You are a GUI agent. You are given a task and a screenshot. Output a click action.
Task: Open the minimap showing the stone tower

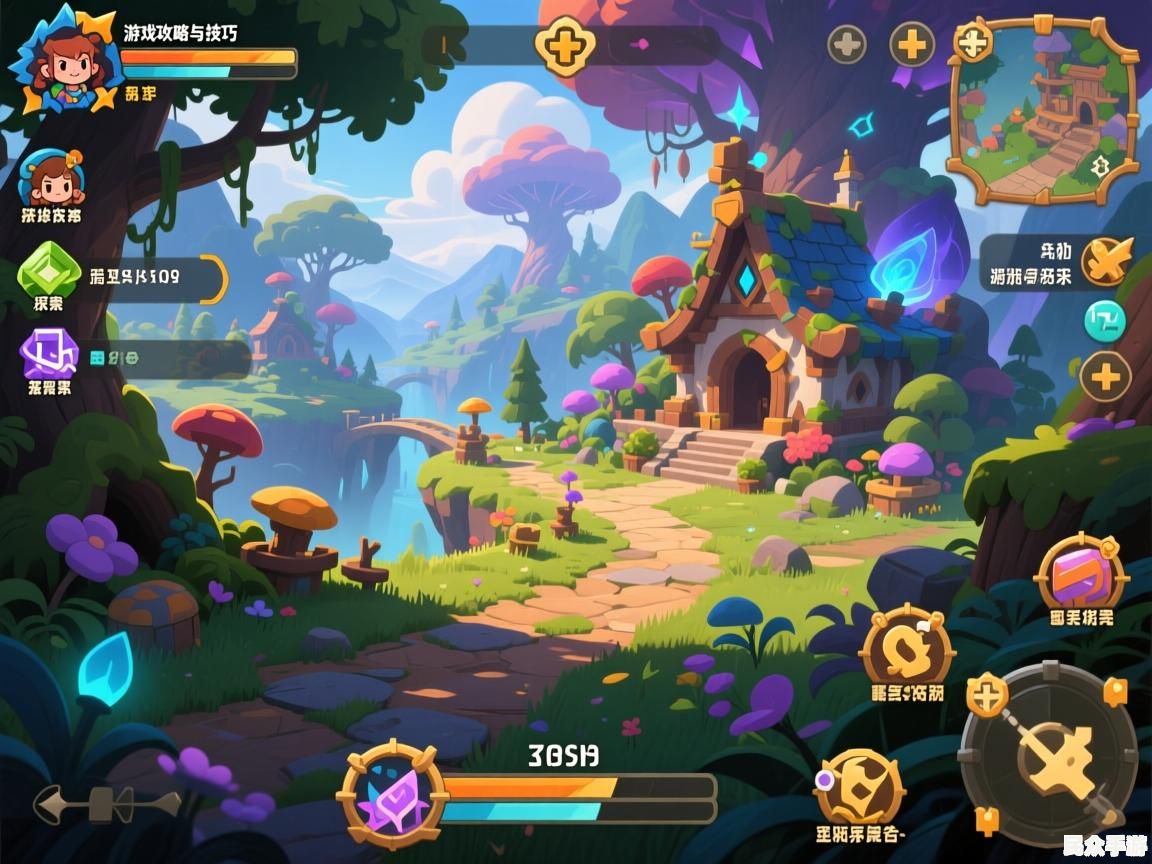pyautogui.click(x=1045, y=113)
